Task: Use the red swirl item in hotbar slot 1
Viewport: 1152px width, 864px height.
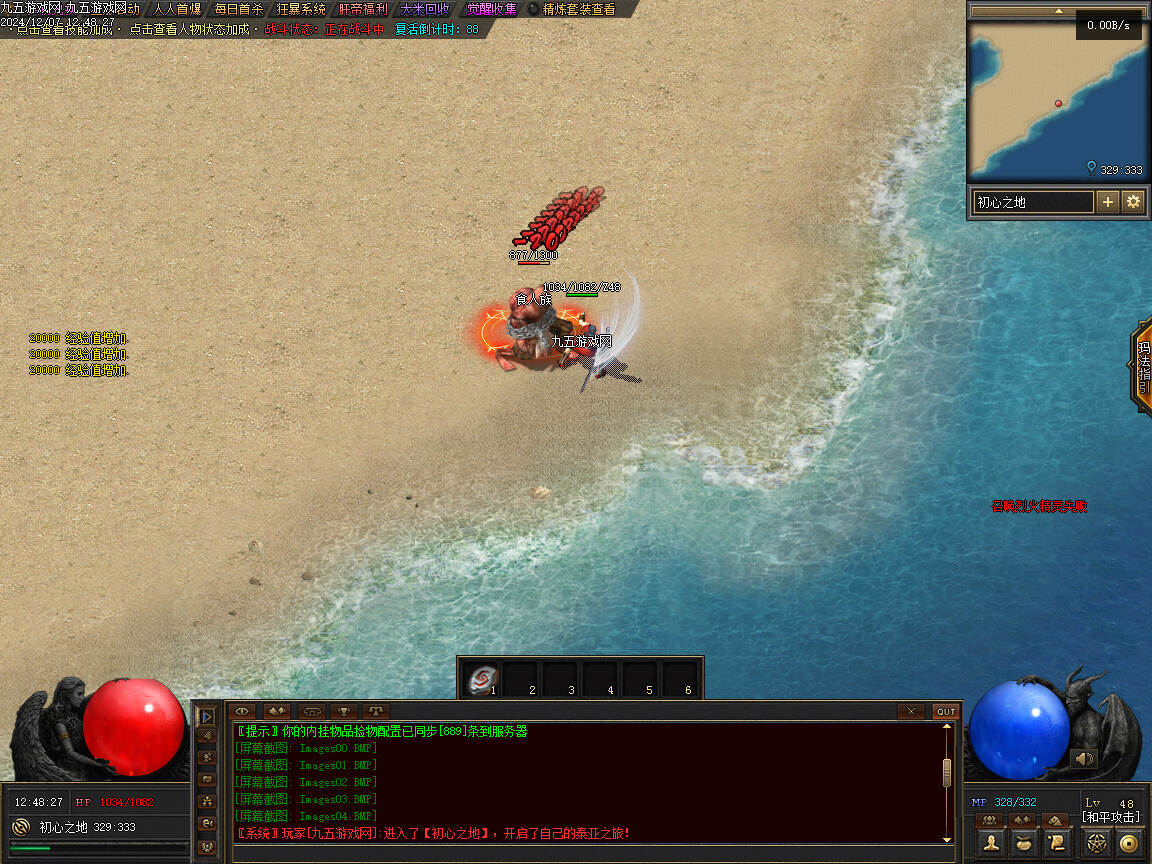Action: click(x=484, y=680)
